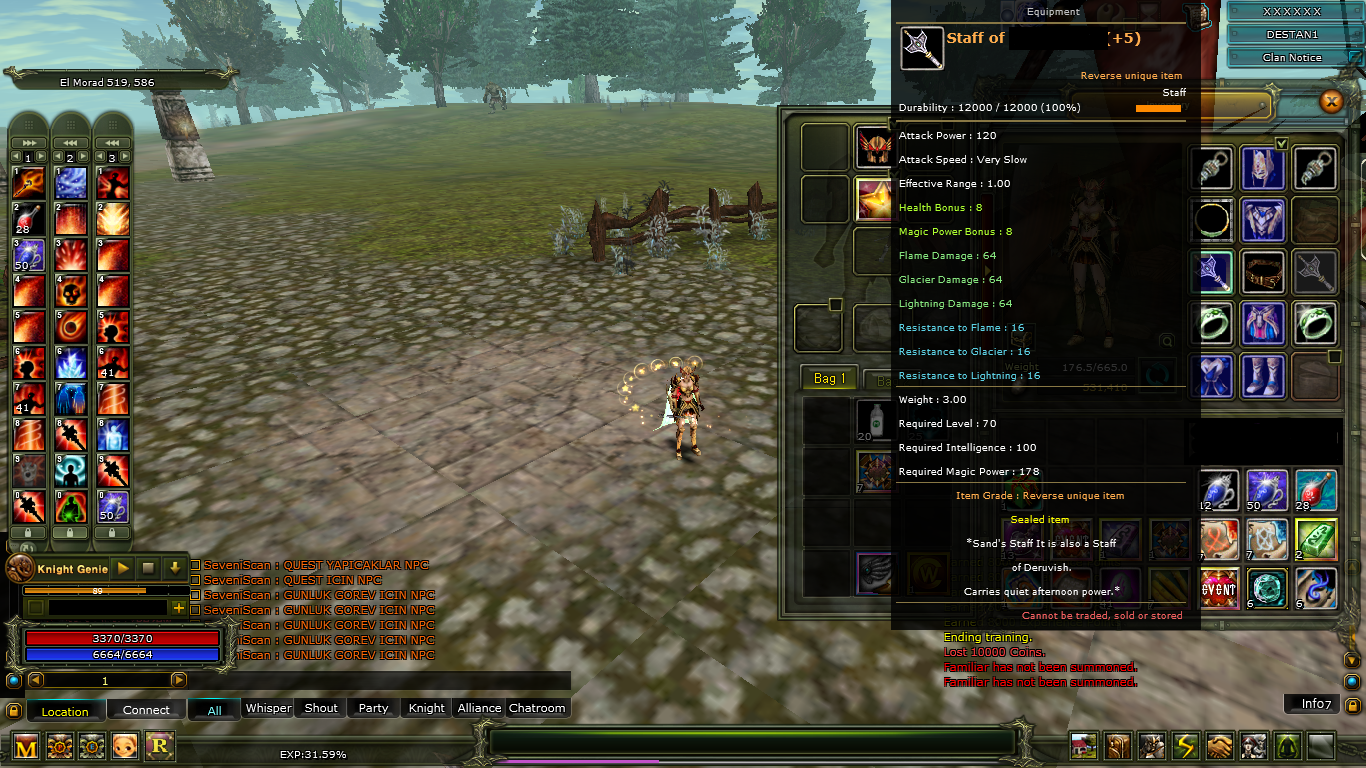Click the smiling face icon bottom-left
Viewport: 1366px width, 768px height.
[124, 746]
